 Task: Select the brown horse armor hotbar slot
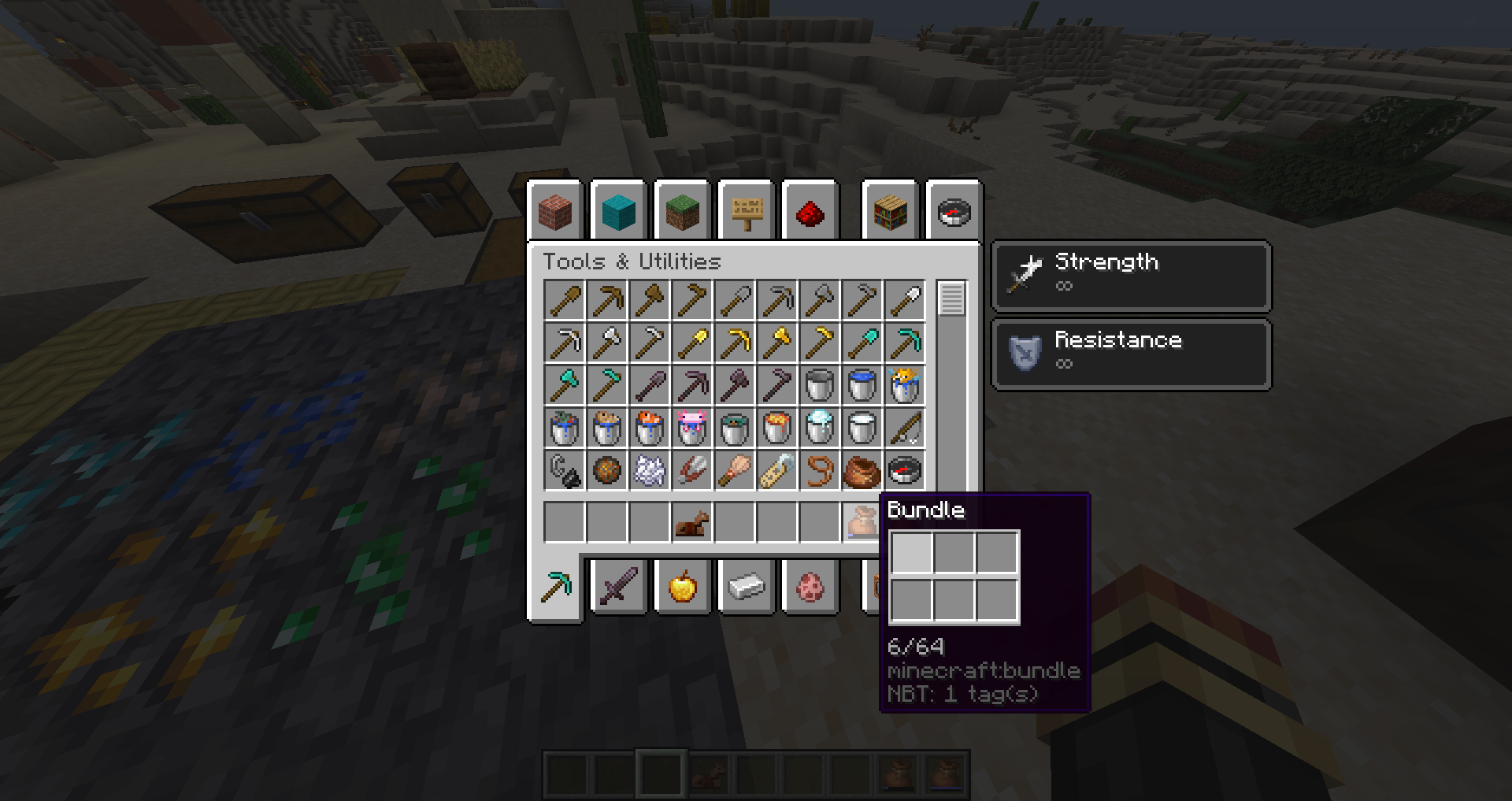tap(692, 522)
